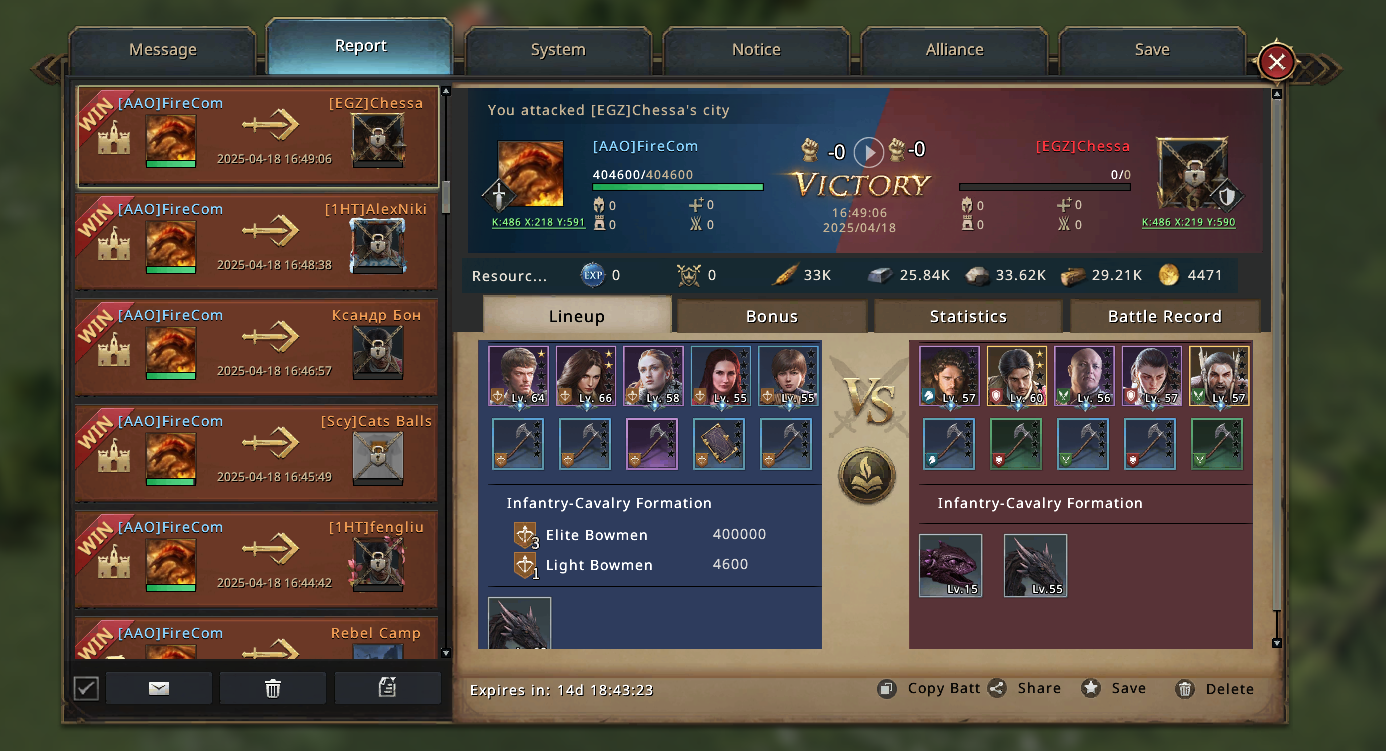
Task: Play the battle replay
Action: 868,152
